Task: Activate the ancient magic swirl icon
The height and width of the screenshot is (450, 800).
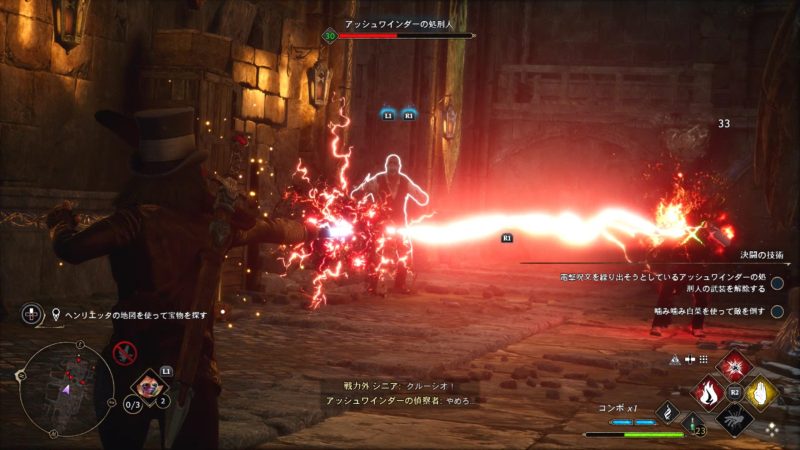Action: tap(667, 412)
